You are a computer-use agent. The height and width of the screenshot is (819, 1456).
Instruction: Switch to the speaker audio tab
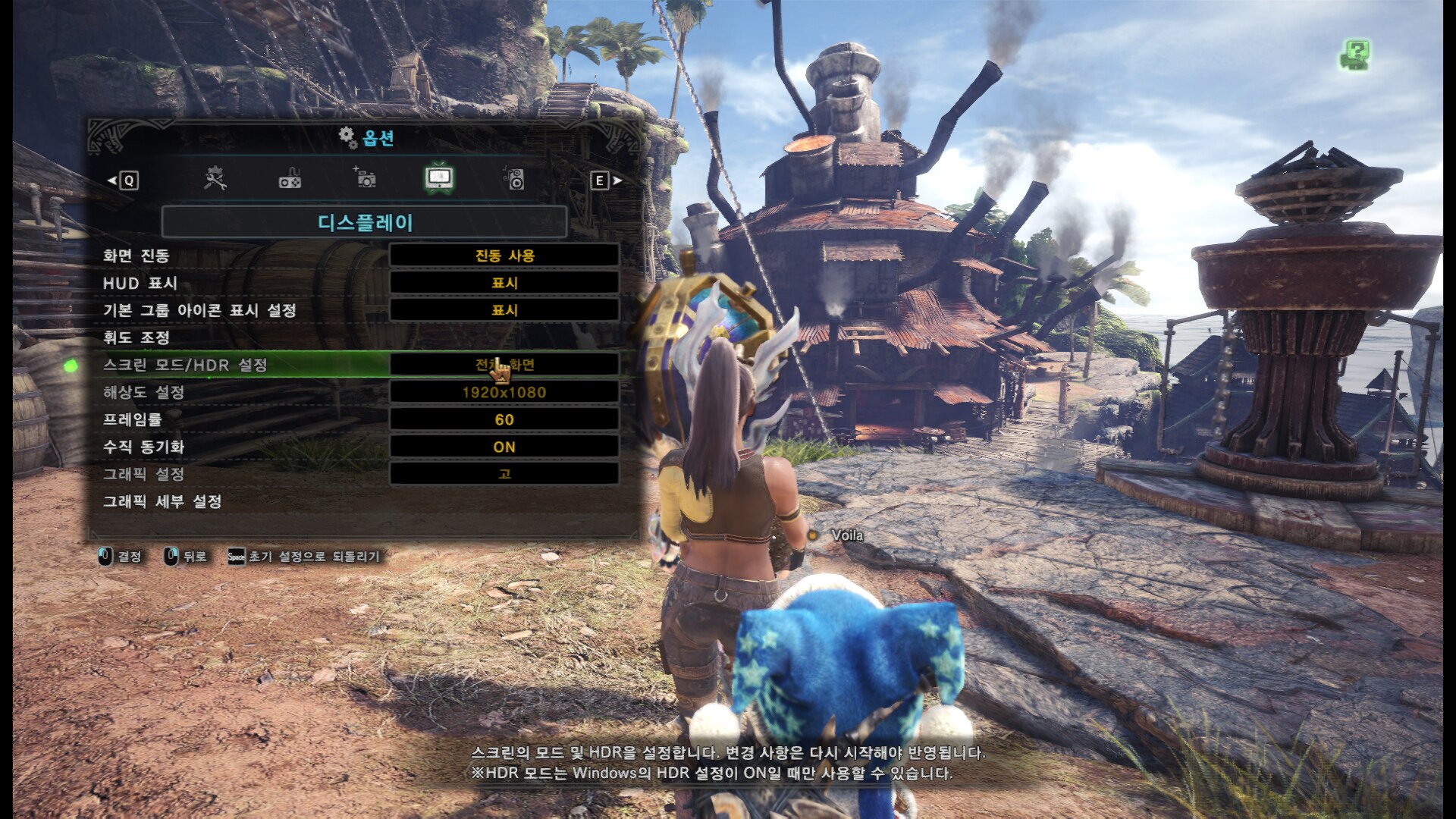[514, 179]
